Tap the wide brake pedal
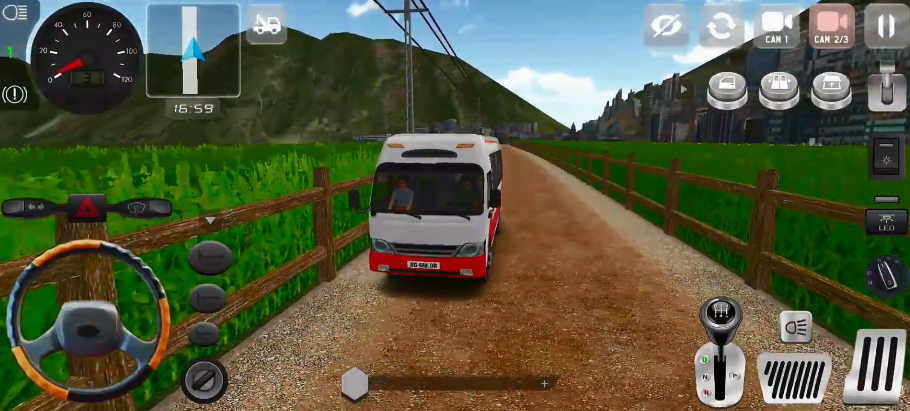The width and height of the screenshot is (910, 411). click(794, 378)
